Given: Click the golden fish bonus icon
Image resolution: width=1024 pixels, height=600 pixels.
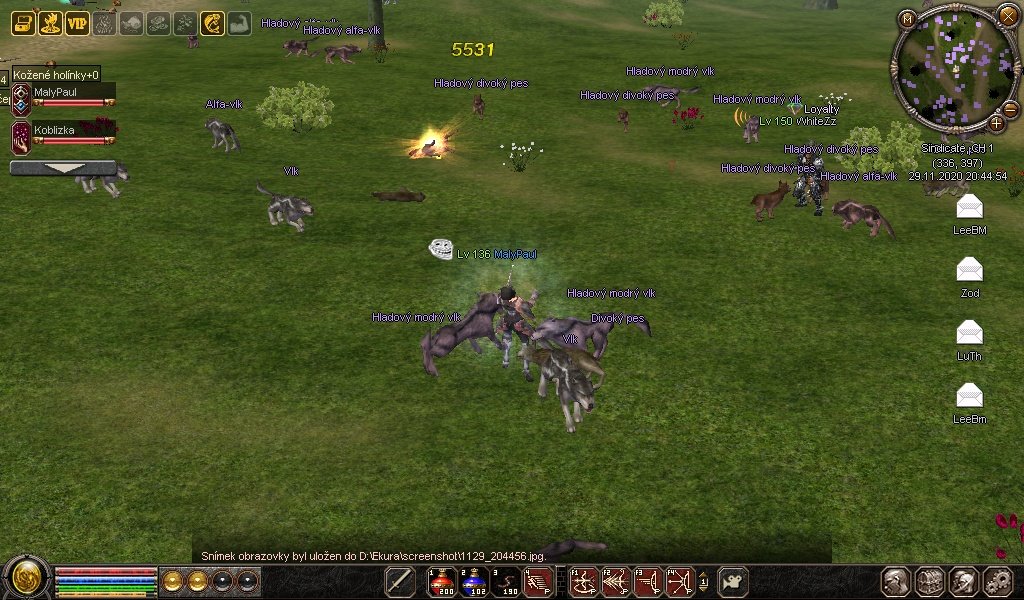Looking at the screenshot, I should pos(212,23).
